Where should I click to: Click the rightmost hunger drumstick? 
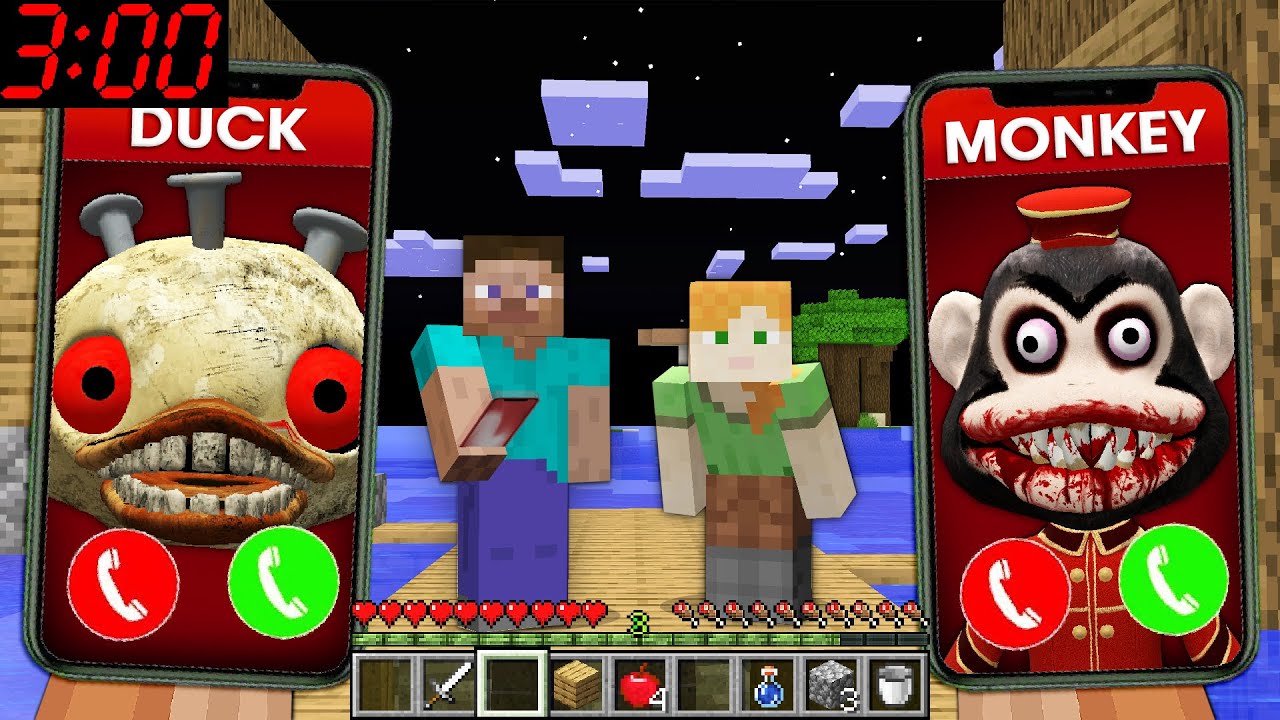912,608
